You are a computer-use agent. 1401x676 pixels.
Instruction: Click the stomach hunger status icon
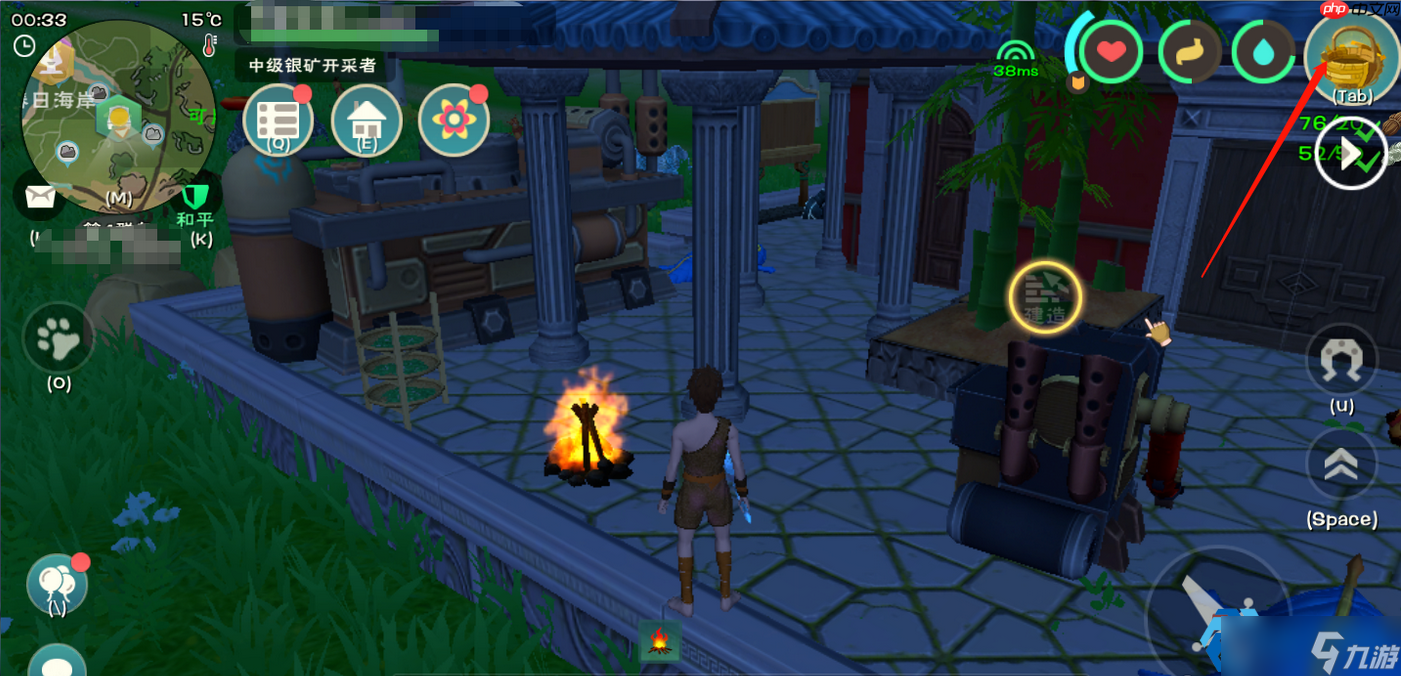tap(1190, 53)
